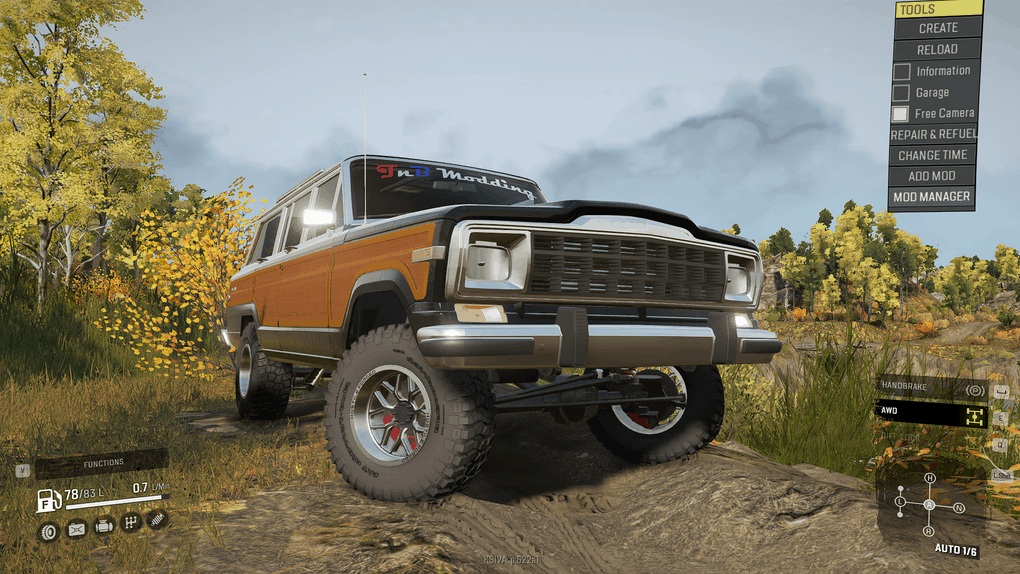This screenshot has height=574, width=1020.
Task: Open the MOD MANAGER
Action: click(x=933, y=197)
